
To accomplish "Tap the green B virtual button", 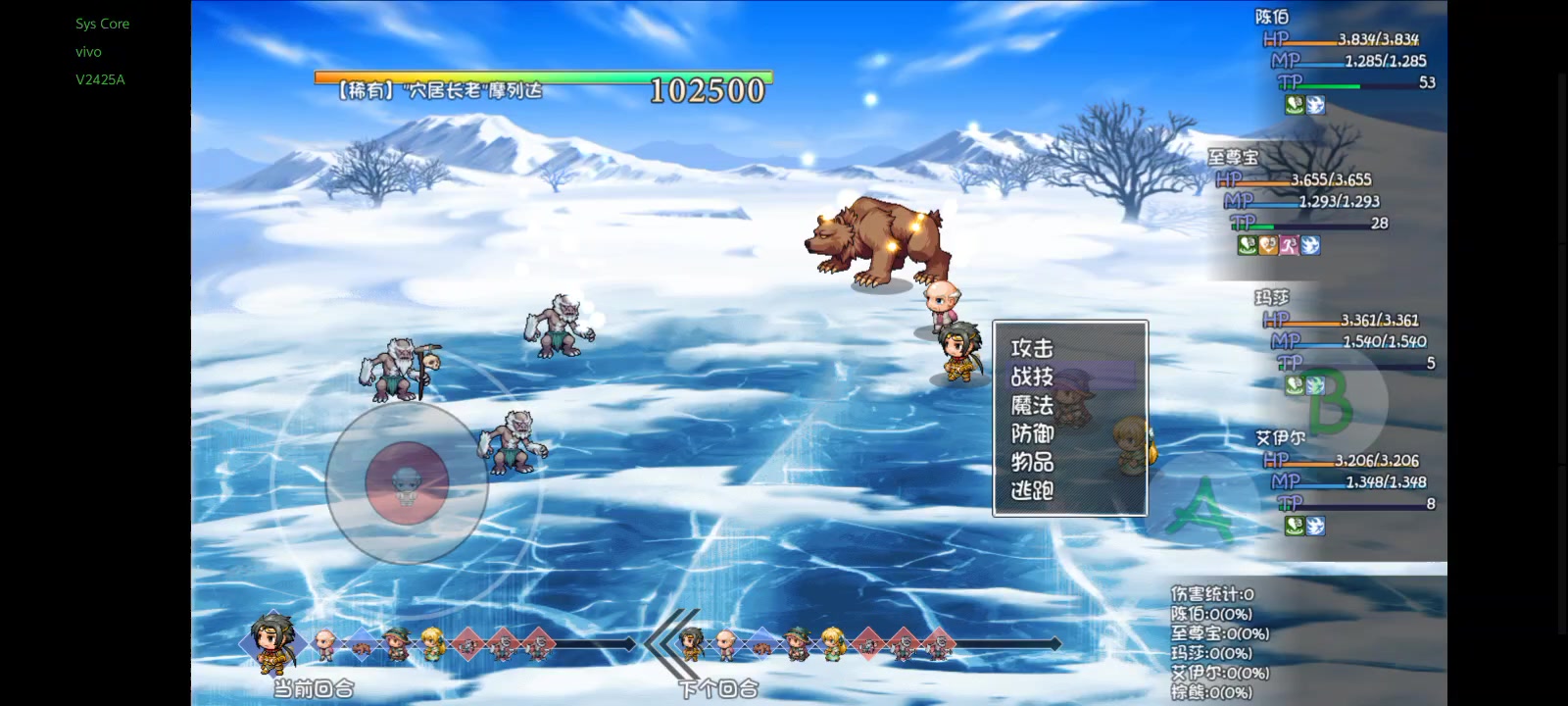I will [x=1330, y=400].
